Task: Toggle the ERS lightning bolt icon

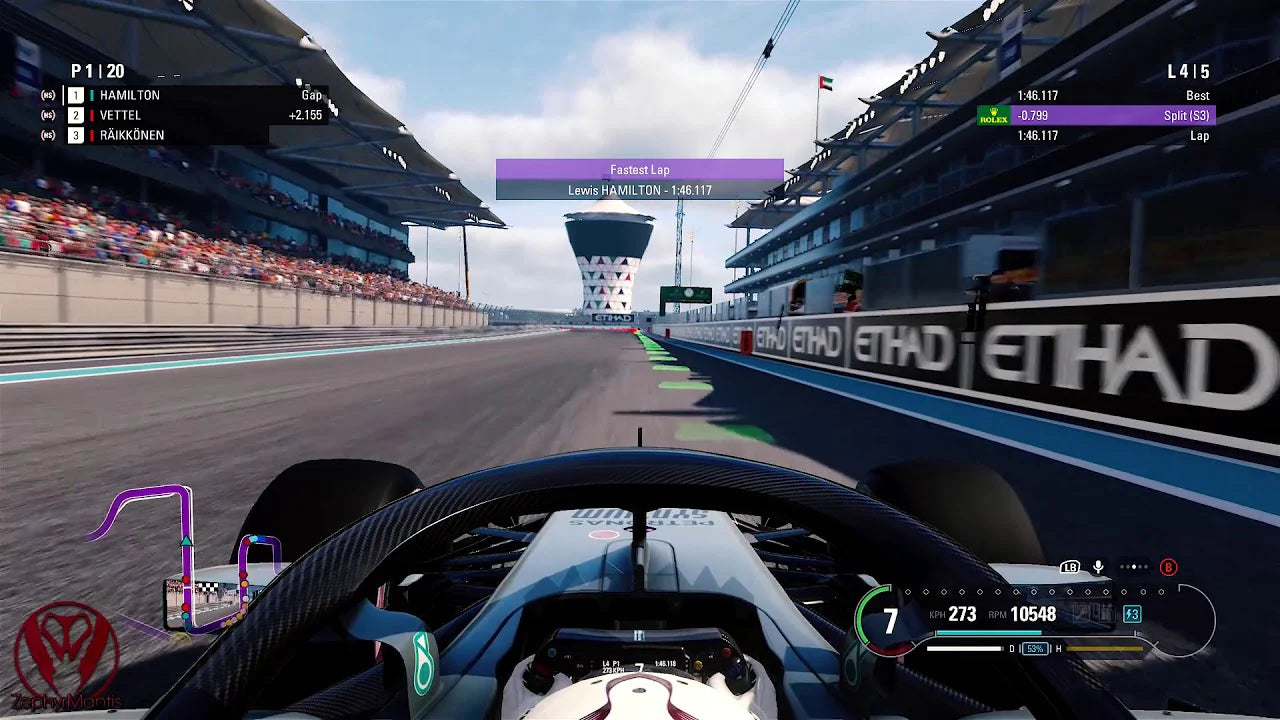Action: tap(1132, 614)
